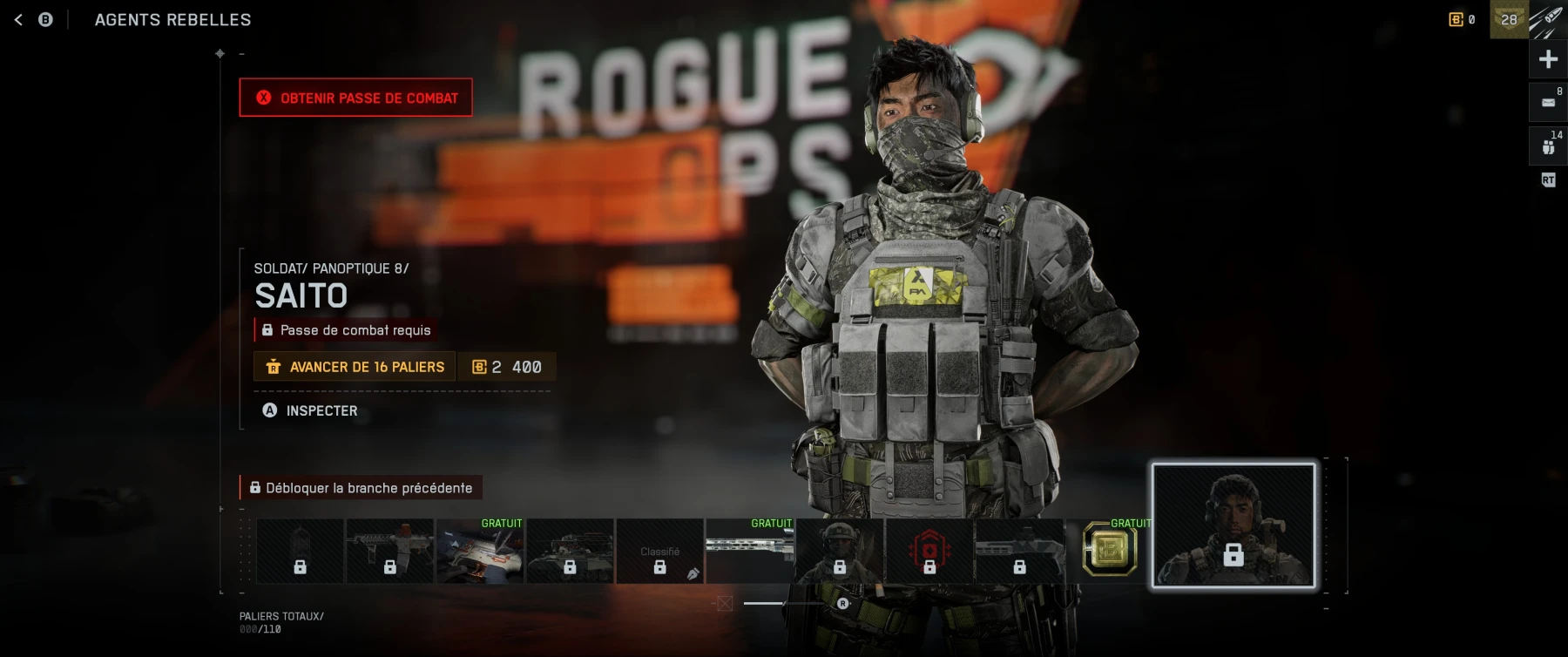The height and width of the screenshot is (657, 1568).
Task: Select the locked helmeted soldier reward tile
Action: point(839,551)
